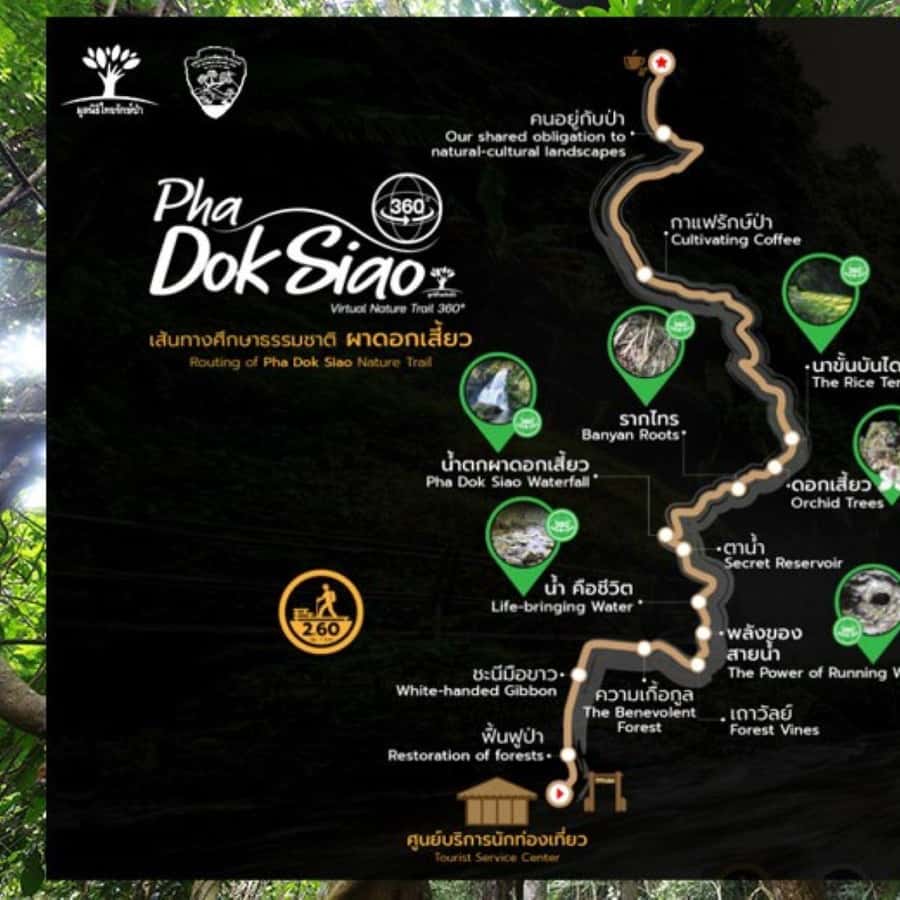Choose the White-handed Gibbon waypoint dot
Viewport: 900px width, 900px height.
578,674
